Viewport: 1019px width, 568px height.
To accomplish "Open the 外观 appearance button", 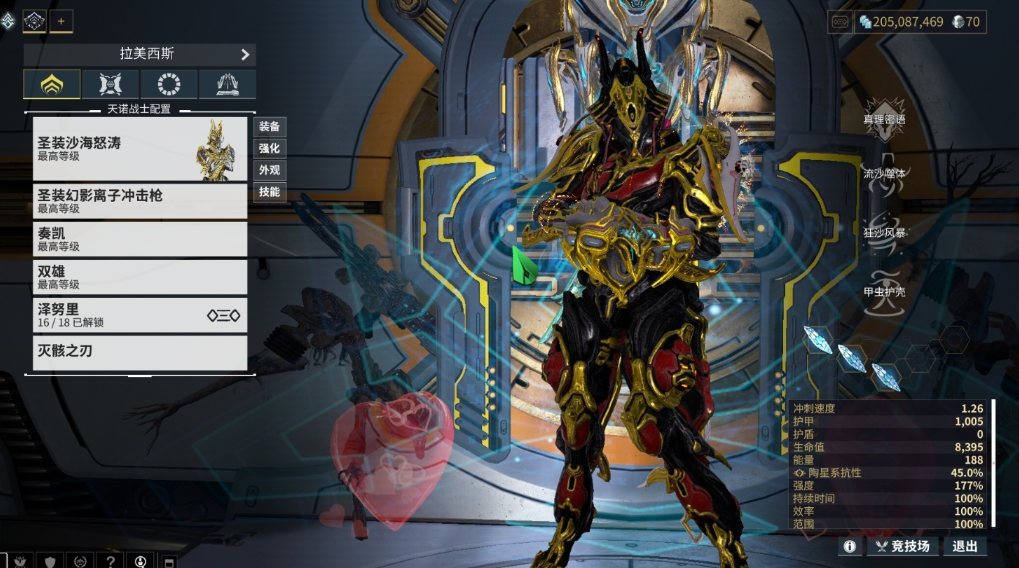I will coord(269,170).
